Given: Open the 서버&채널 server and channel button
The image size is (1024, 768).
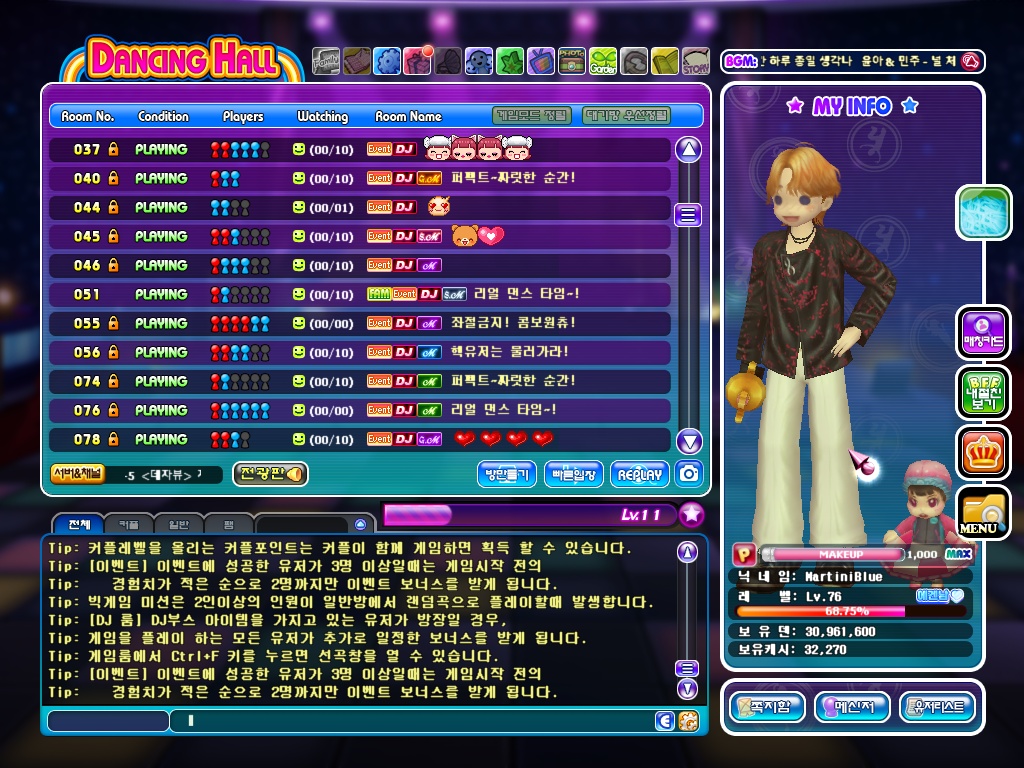Looking at the screenshot, I should [77, 474].
